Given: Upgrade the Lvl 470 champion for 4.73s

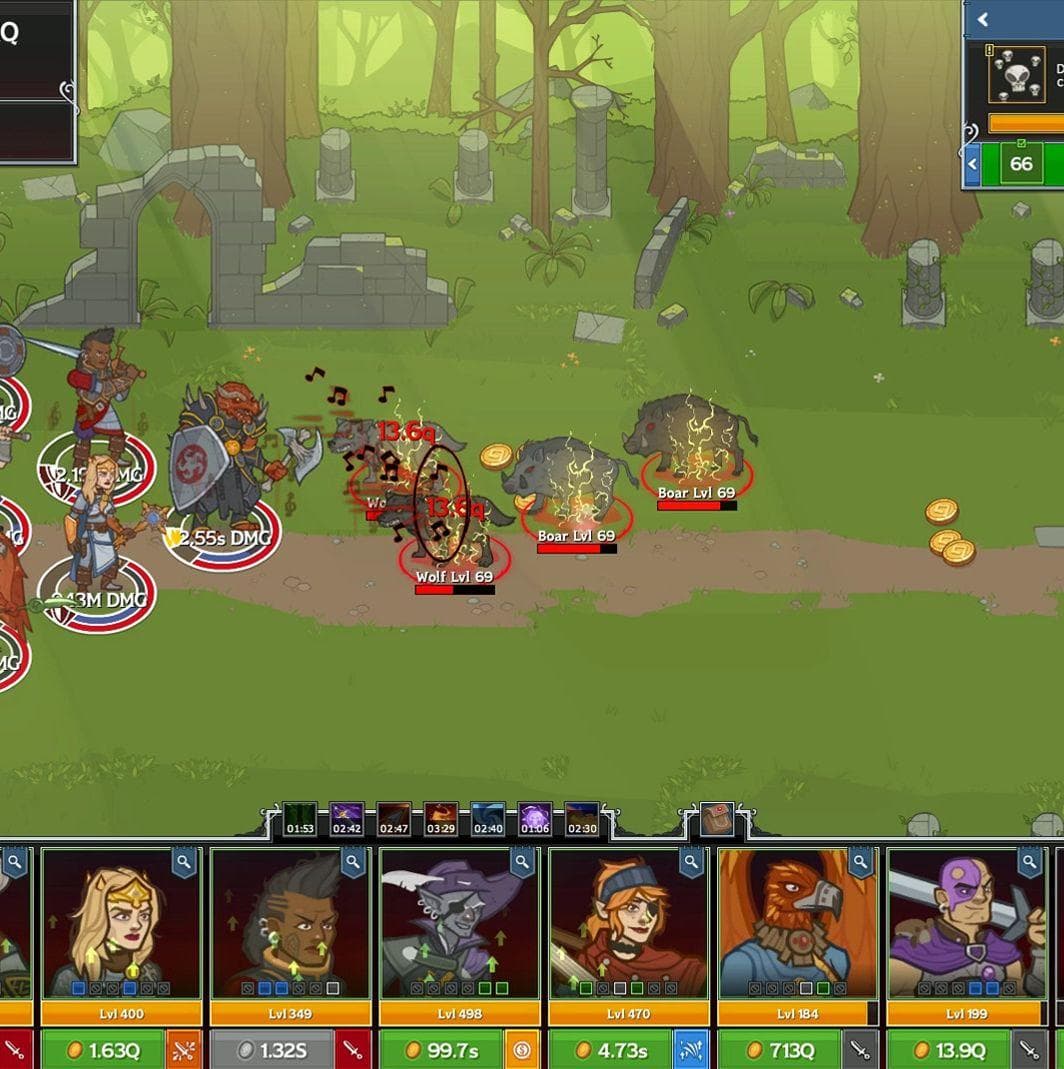Looking at the screenshot, I should click(x=609, y=1050).
